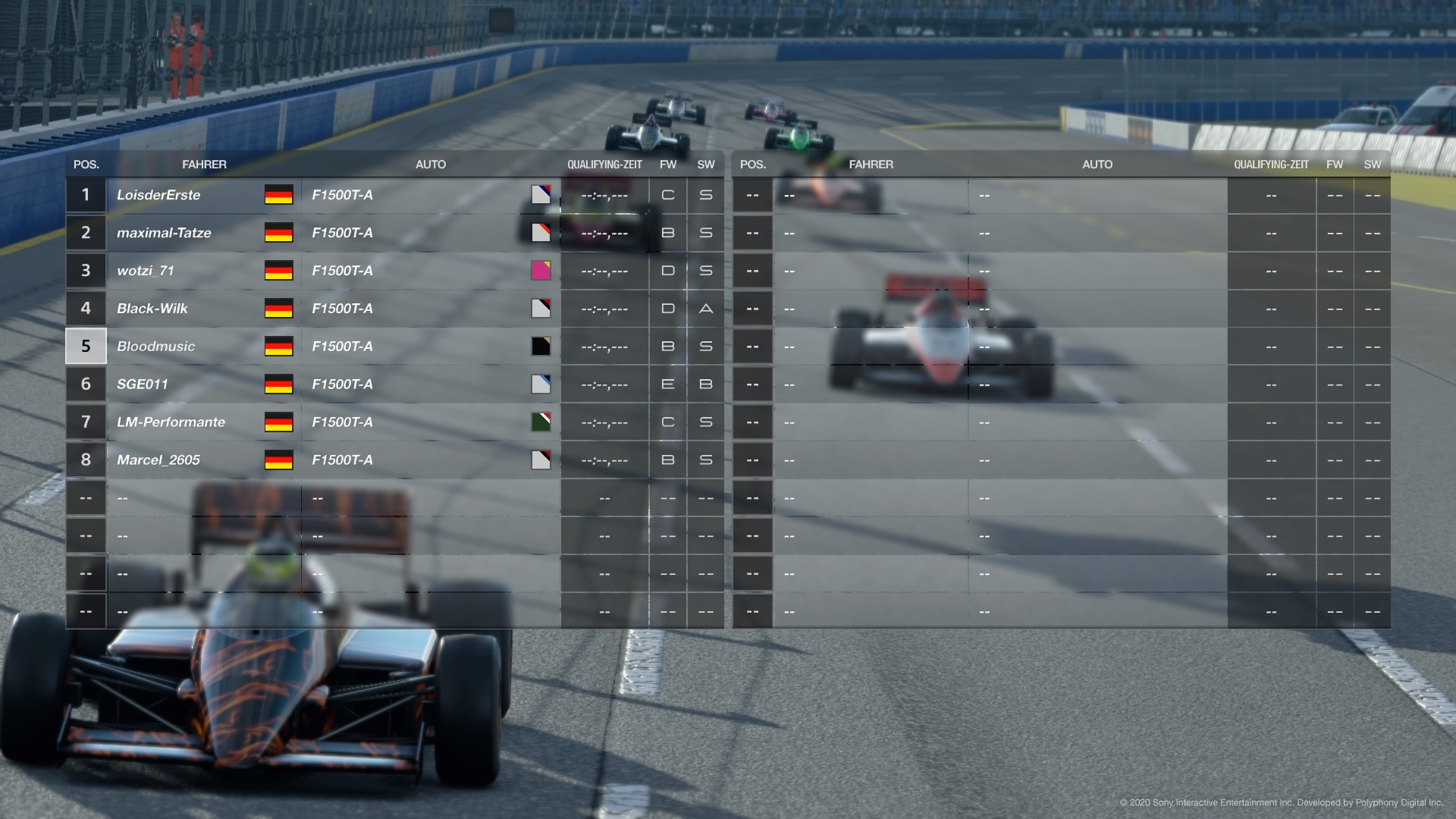Image resolution: width=1456 pixels, height=819 pixels.
Task: Expand the AUTO column header
Action: click(431, 164)
